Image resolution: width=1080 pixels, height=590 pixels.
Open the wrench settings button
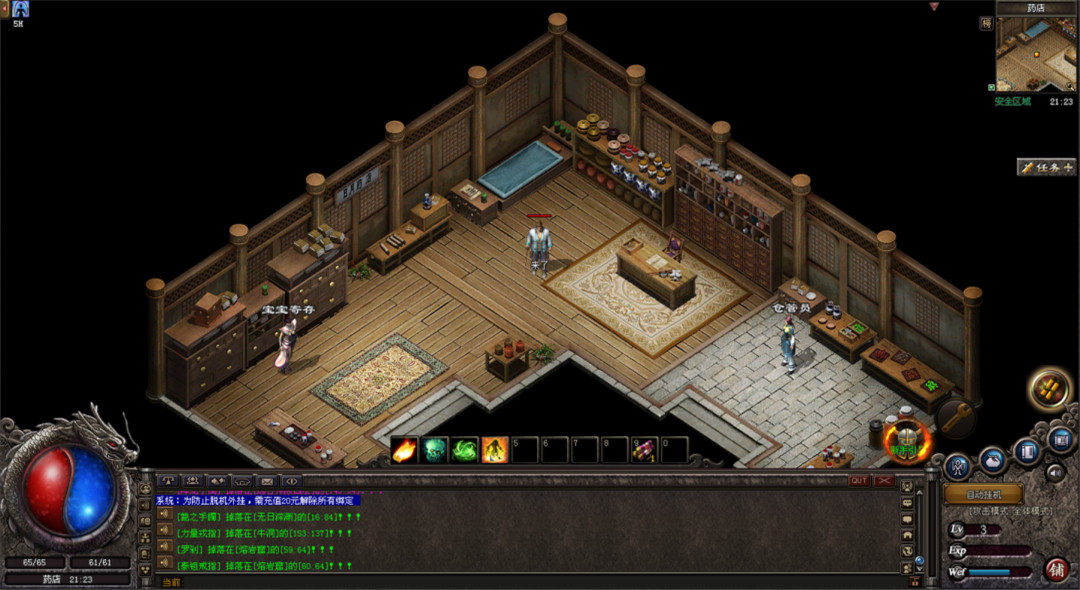[955, 417]
